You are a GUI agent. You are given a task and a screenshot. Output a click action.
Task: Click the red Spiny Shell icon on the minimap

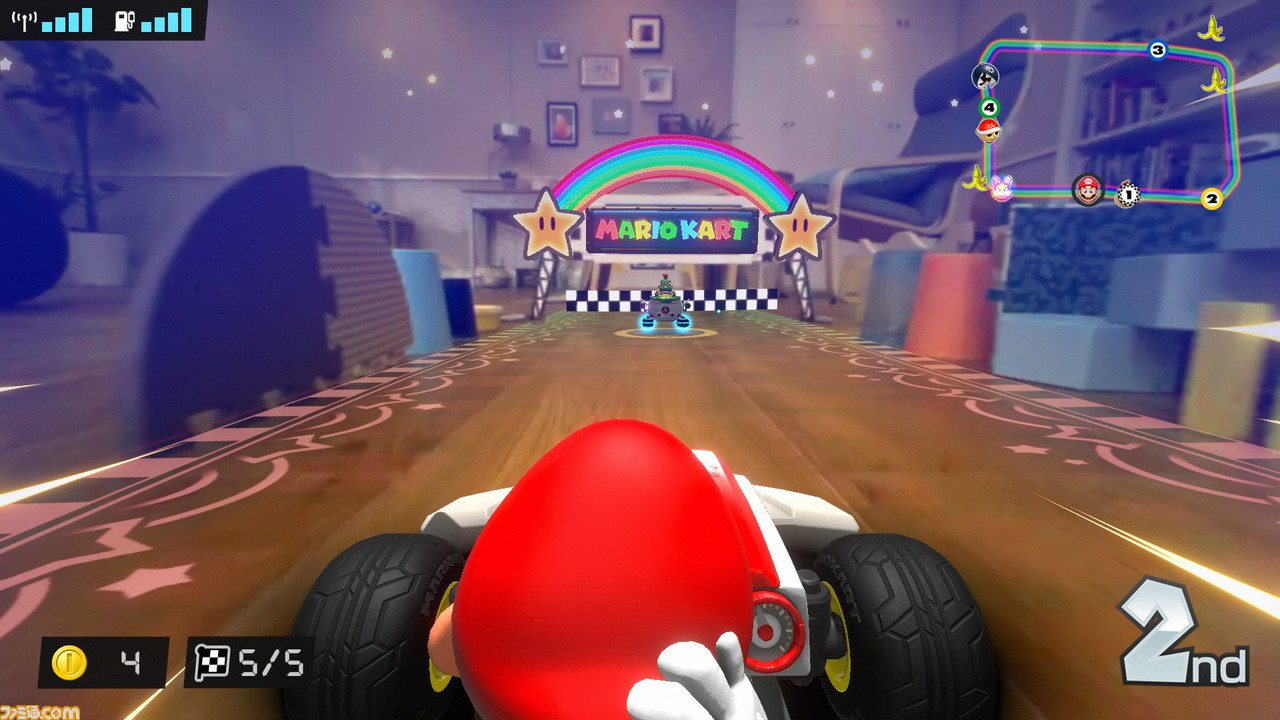(x=988, y=132)
